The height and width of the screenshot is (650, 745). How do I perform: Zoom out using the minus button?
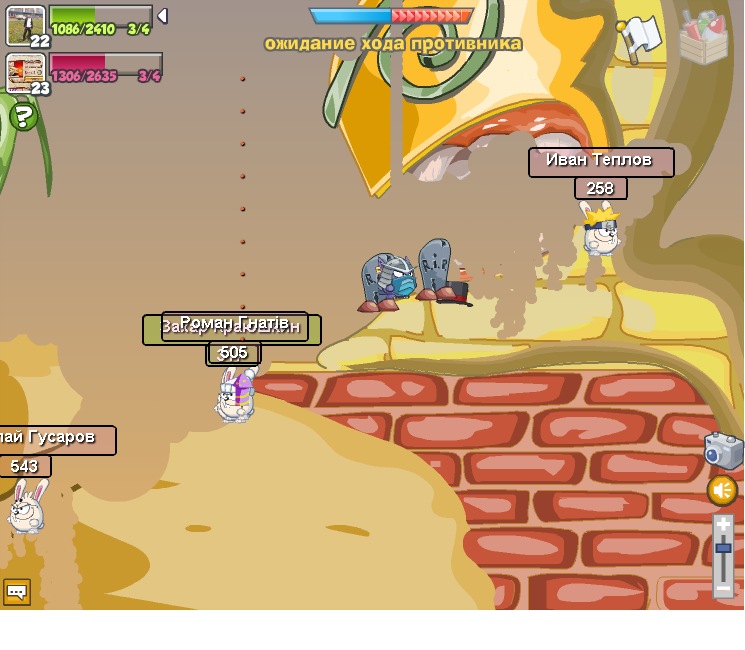click(x=723, y=589)
